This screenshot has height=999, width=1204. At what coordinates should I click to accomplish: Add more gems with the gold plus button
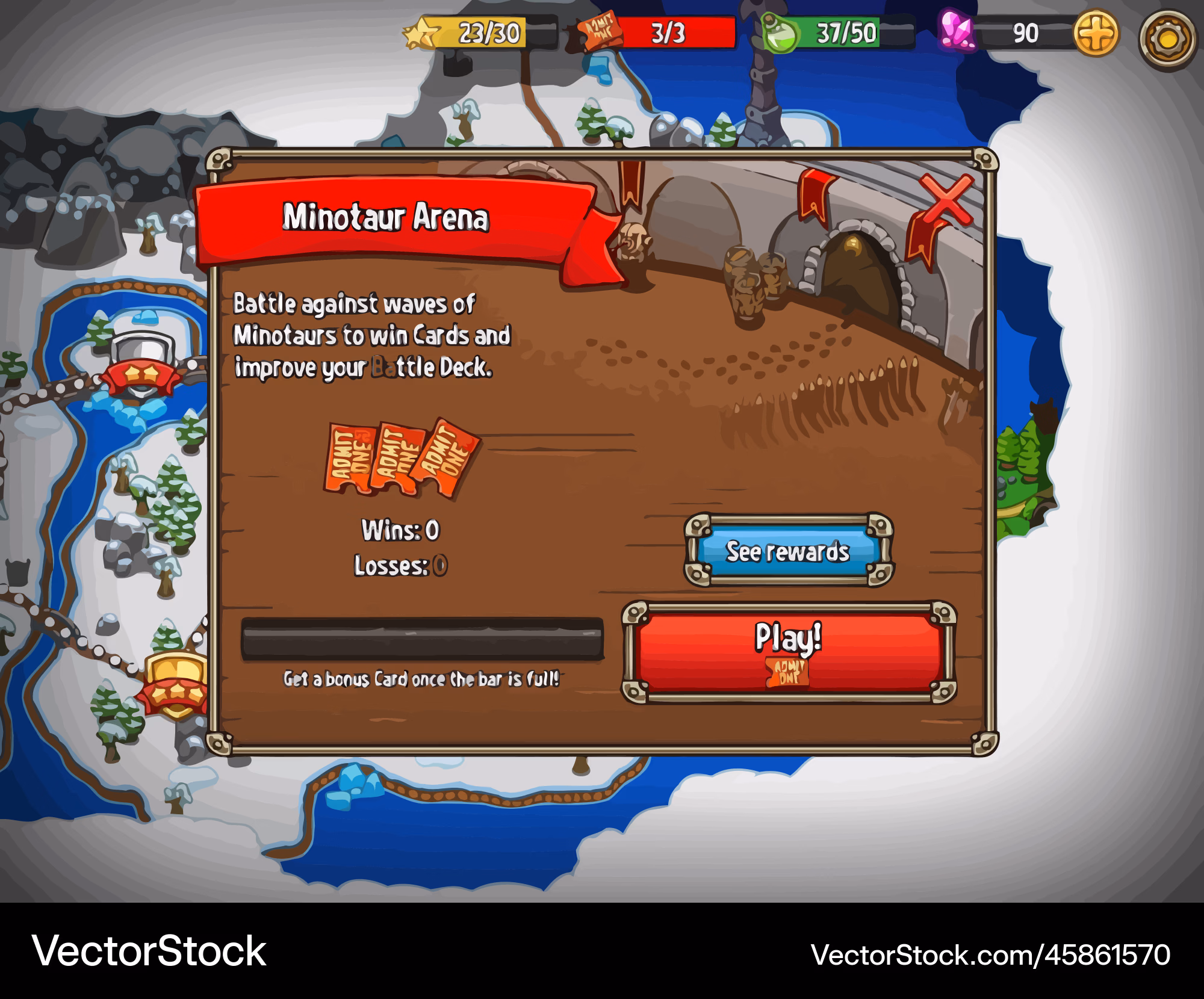click(x=1096, y=33)
